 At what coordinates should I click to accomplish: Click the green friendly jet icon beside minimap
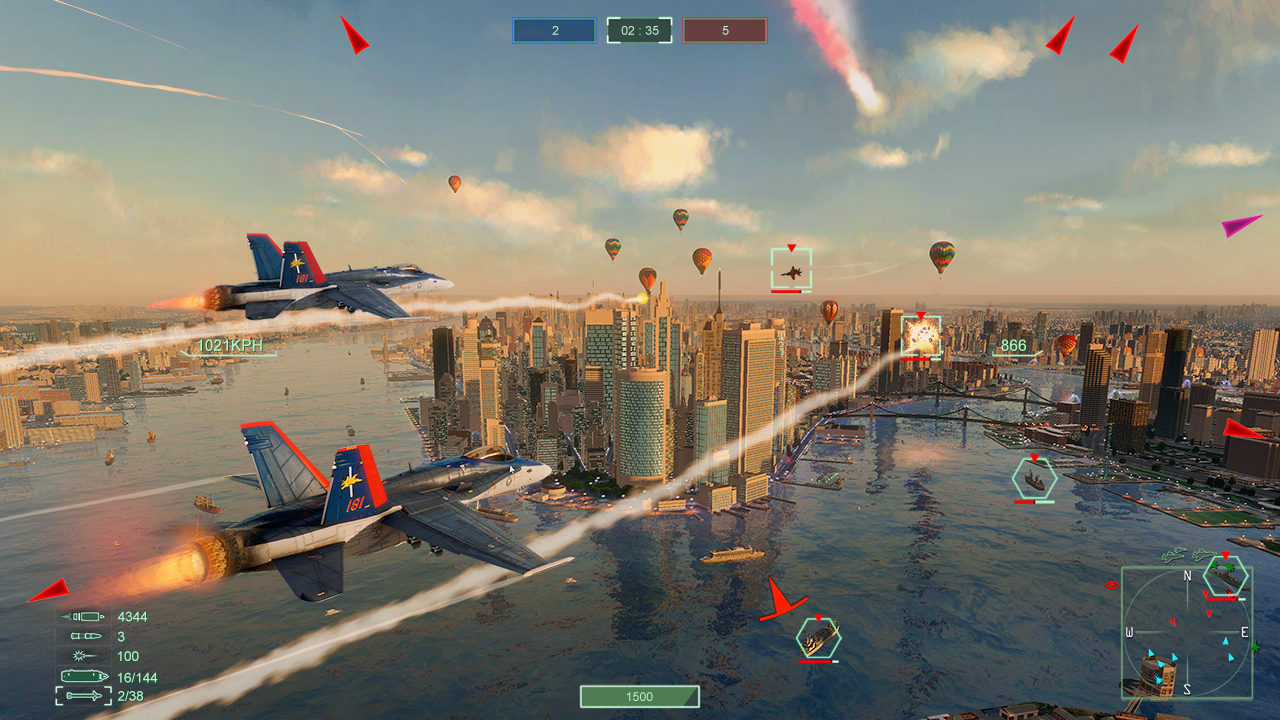pos(1256,647)
